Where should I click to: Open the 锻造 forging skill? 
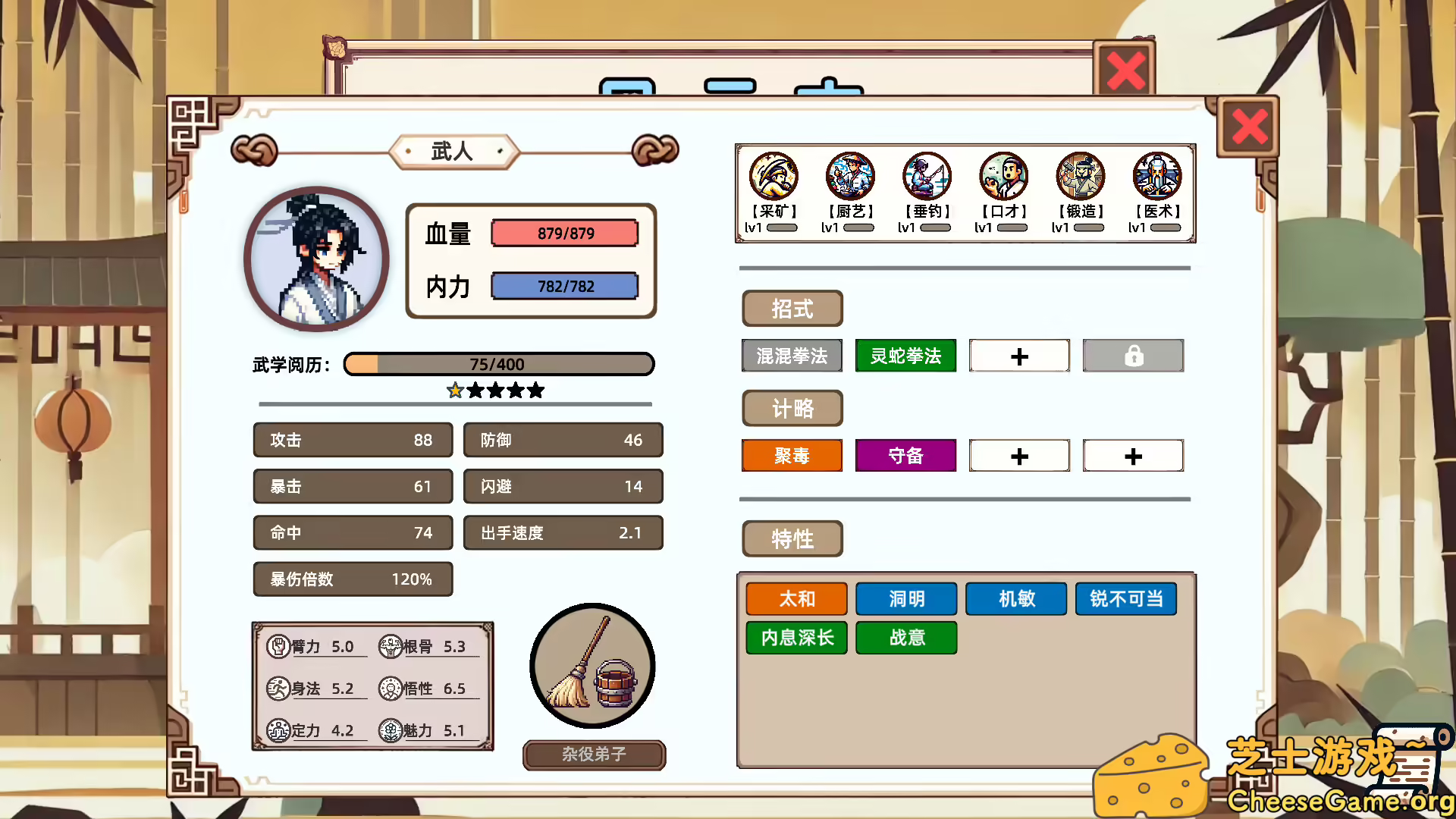1079,175
